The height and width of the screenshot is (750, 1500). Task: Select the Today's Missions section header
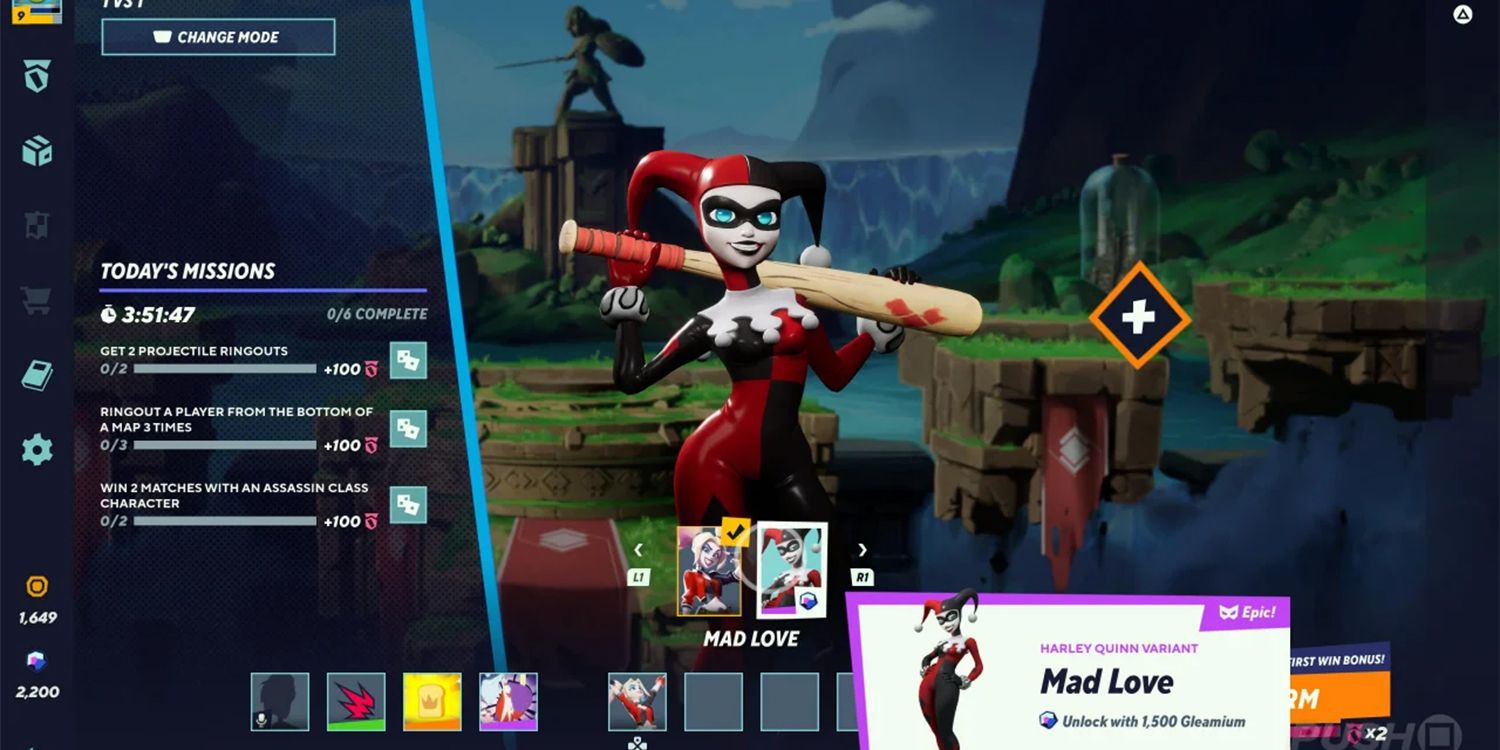(187, 270)
